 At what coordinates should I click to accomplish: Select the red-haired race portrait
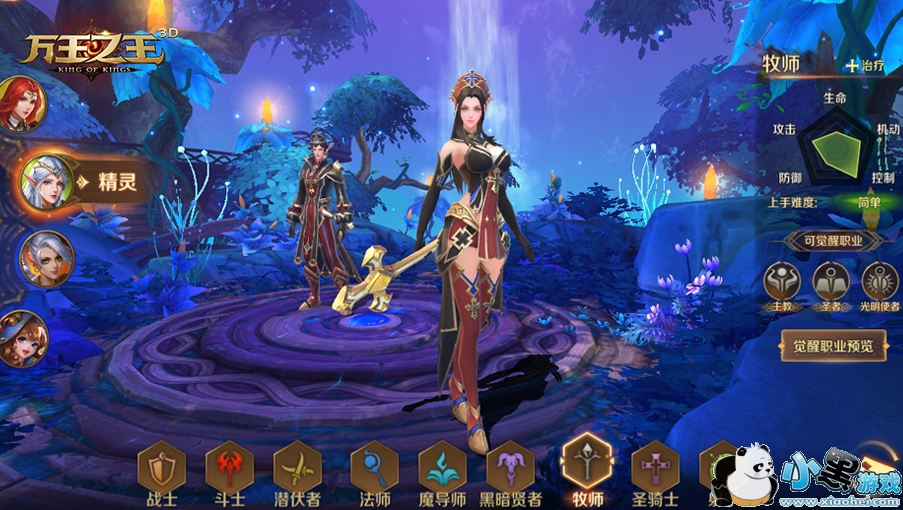pyautogui.click(x=20, y=104)
